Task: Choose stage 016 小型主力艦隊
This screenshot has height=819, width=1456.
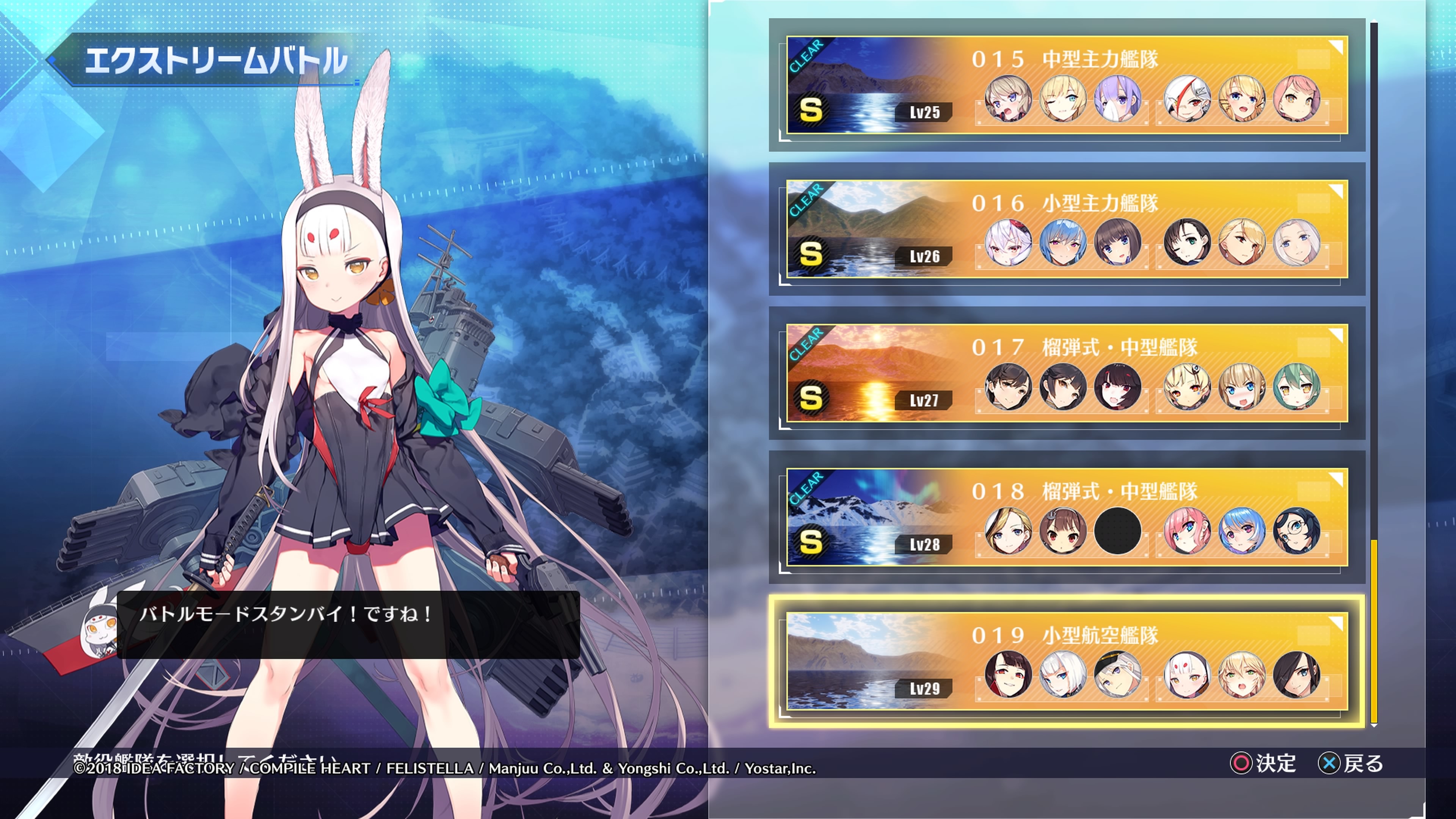Action: pos(1067,229)
